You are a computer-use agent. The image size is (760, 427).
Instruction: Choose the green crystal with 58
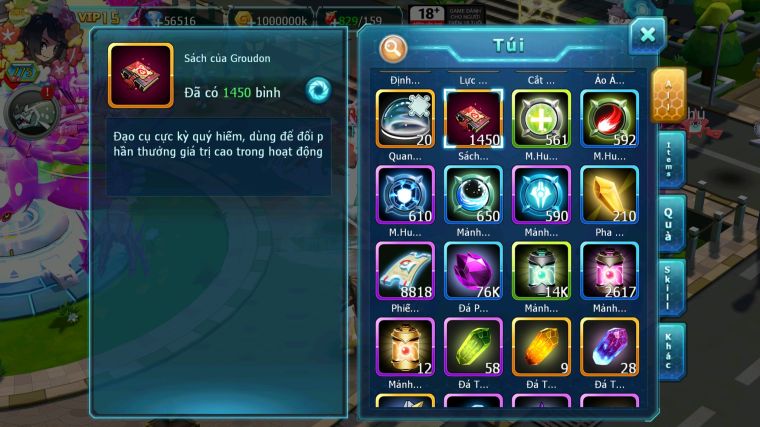click(473, 346)
